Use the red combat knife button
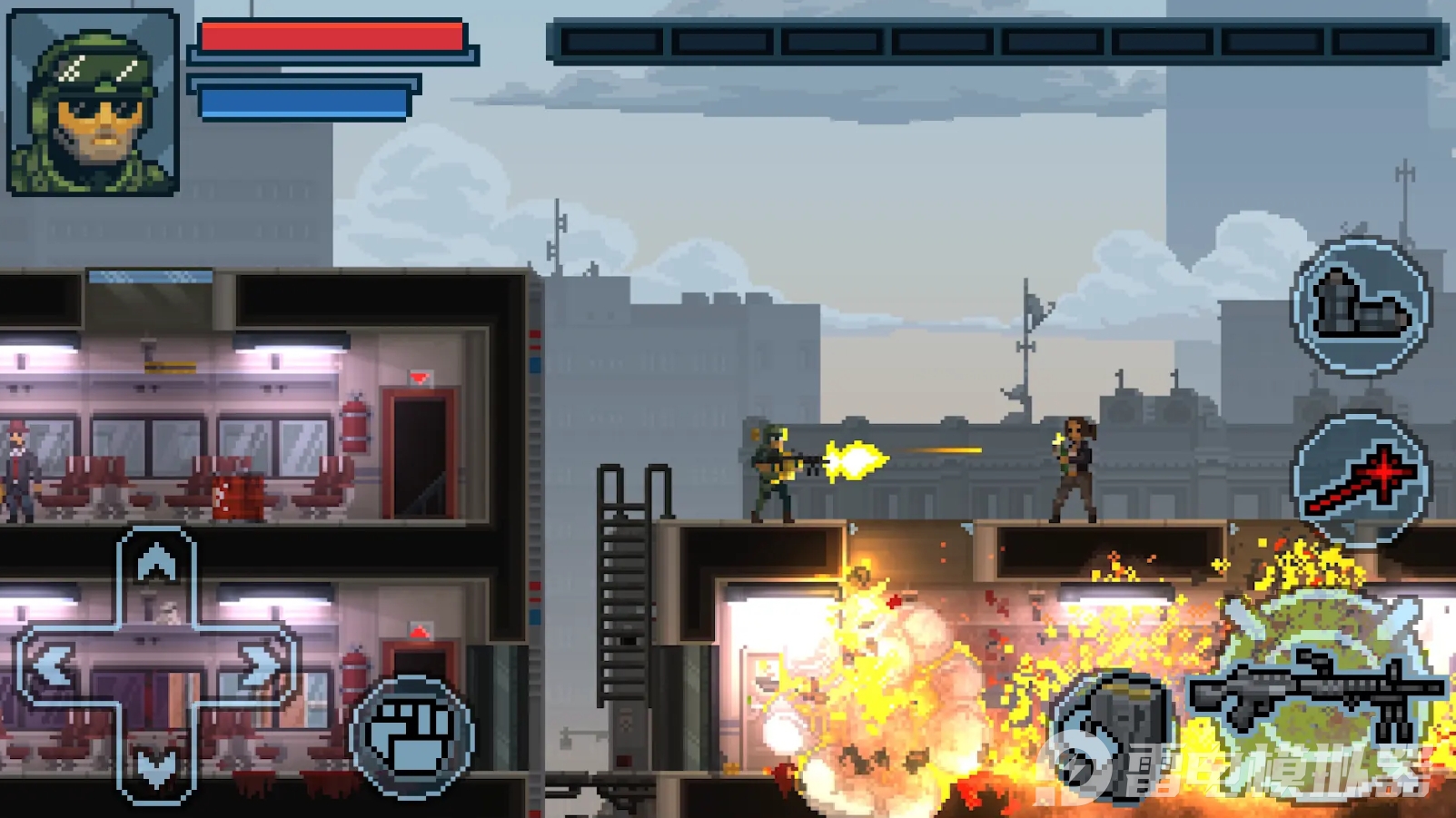Viewport: 1456px width, 818px height. [x=1360, y=480]
